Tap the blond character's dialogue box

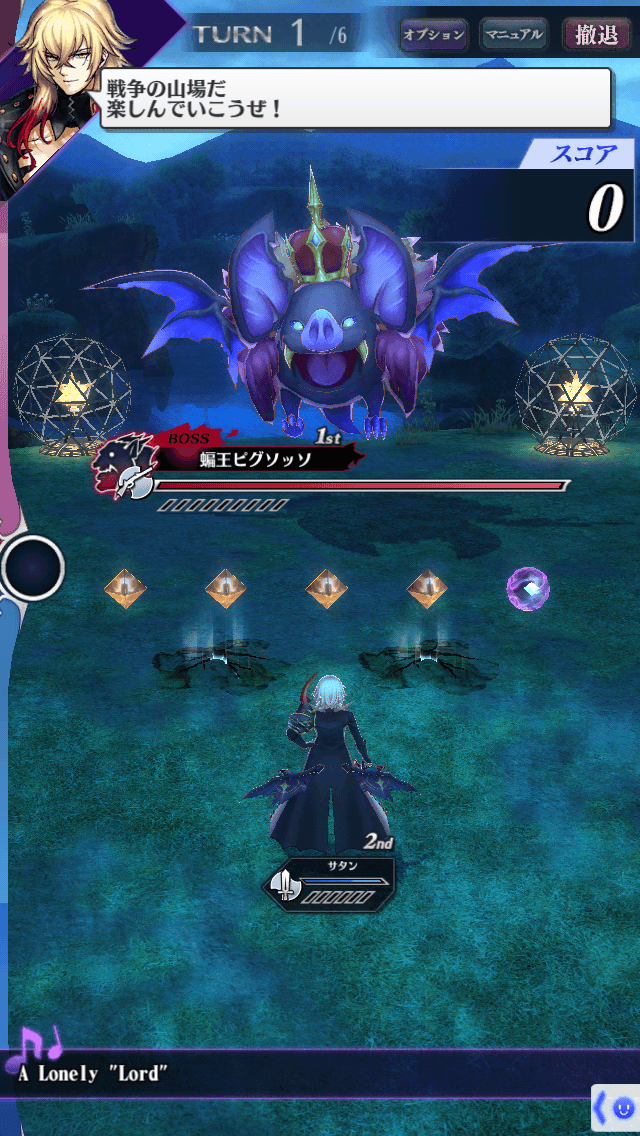[355, 98]
